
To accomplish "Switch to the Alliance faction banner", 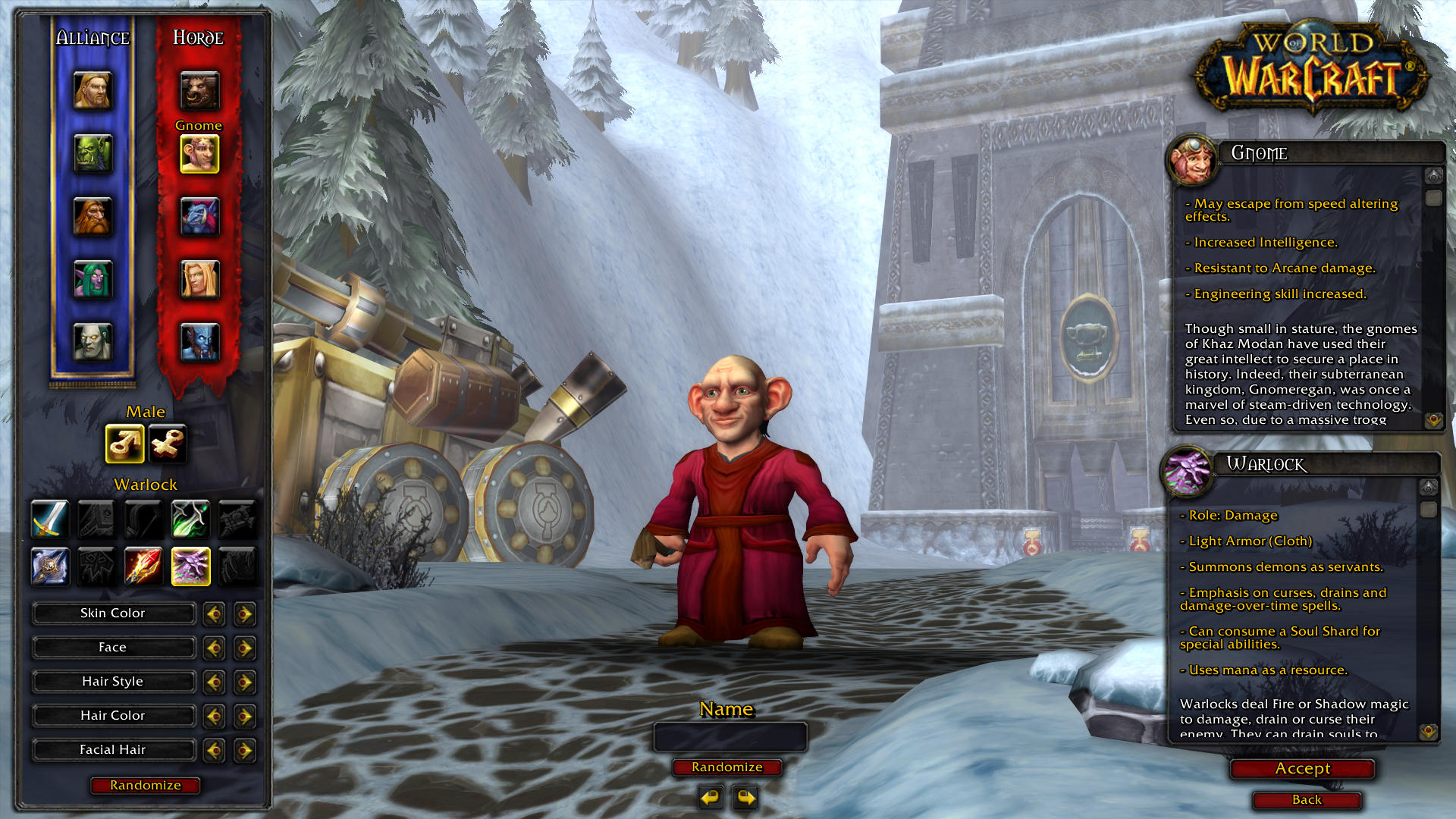I will pos(93,36).
